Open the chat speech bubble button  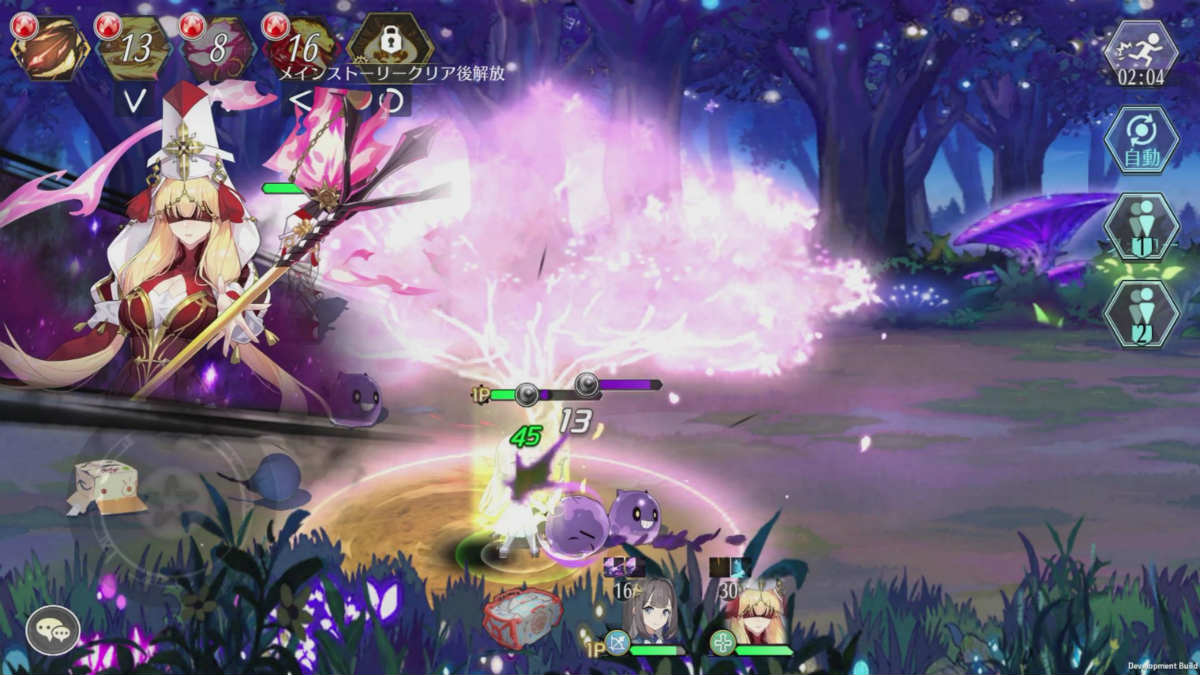click(x=52, y=630)
